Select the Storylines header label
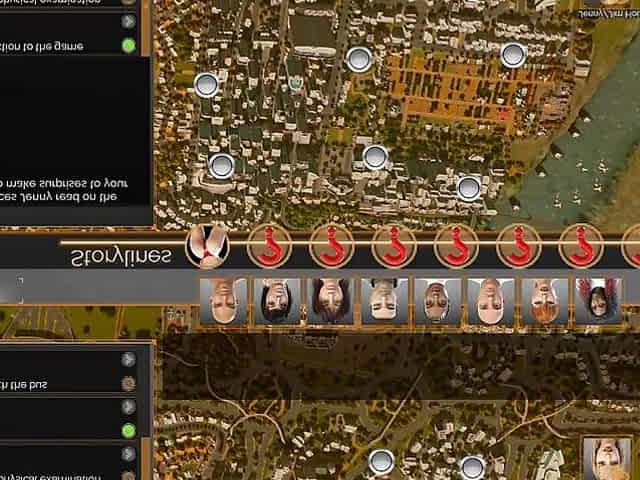640x480 pixels. [121, 256]
